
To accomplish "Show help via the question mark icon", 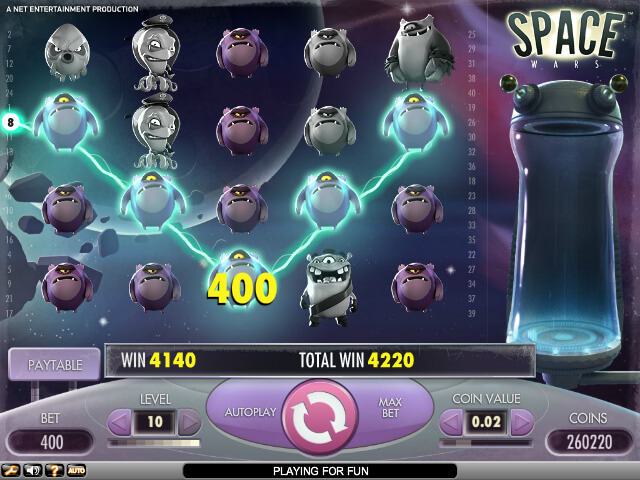I will coord(54,469).
